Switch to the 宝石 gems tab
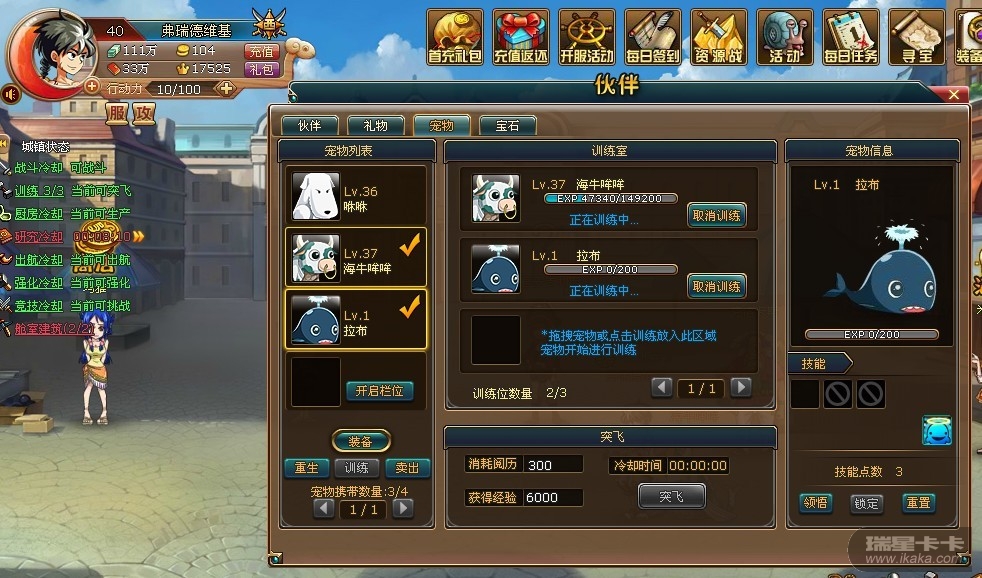 507,126
